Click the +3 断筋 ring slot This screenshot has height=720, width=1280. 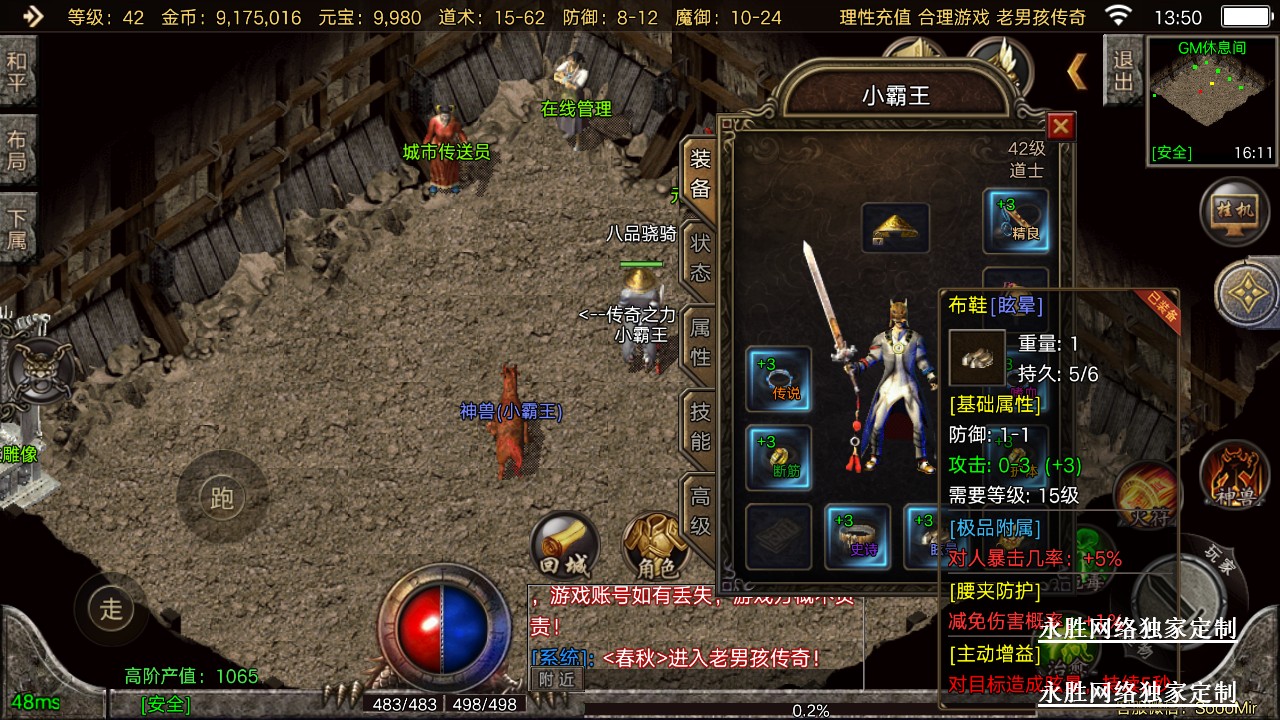[779, 457]
